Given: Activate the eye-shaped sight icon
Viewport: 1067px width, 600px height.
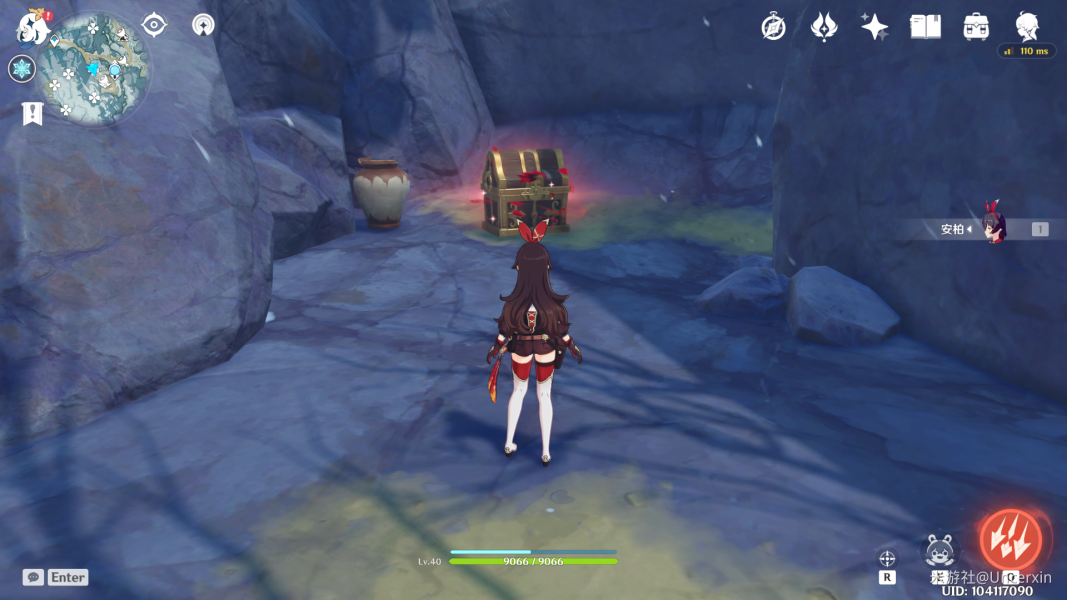Looking at the screenshot, I should pyautogui.click(x=154, y=25).
